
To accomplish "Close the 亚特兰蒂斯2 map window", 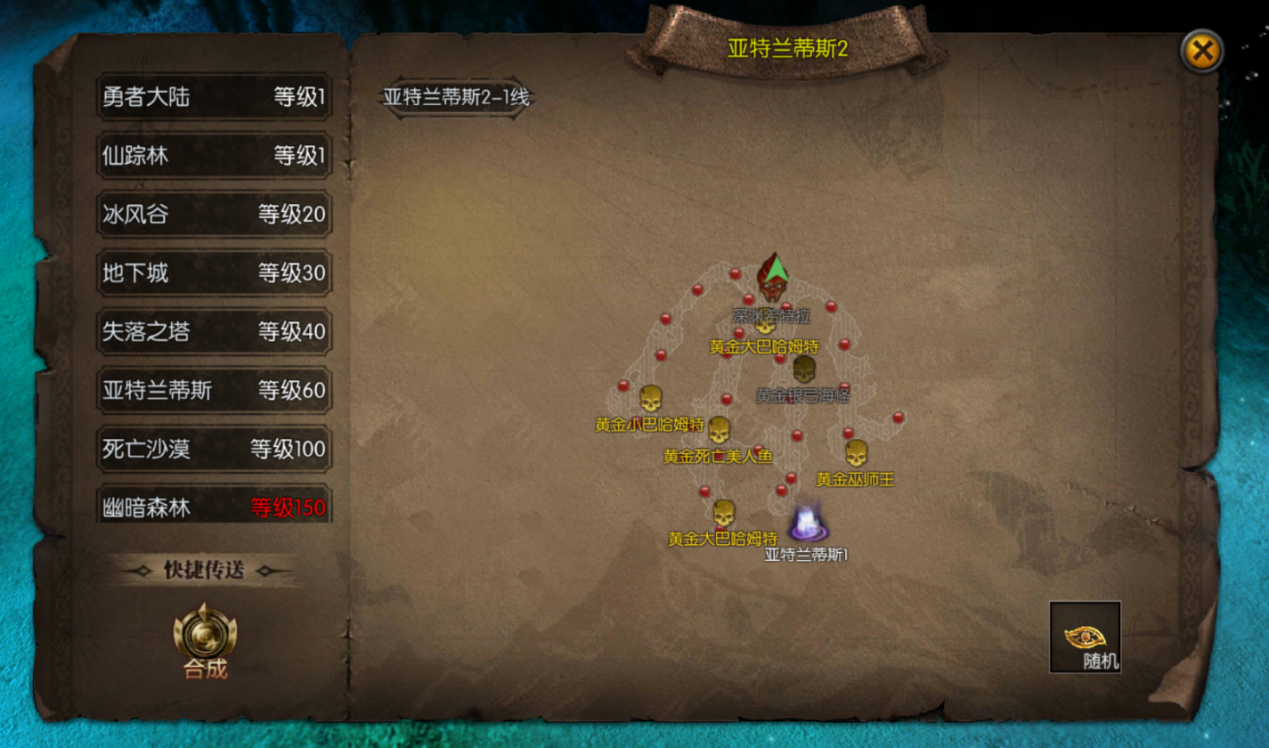I will 1200,51.
